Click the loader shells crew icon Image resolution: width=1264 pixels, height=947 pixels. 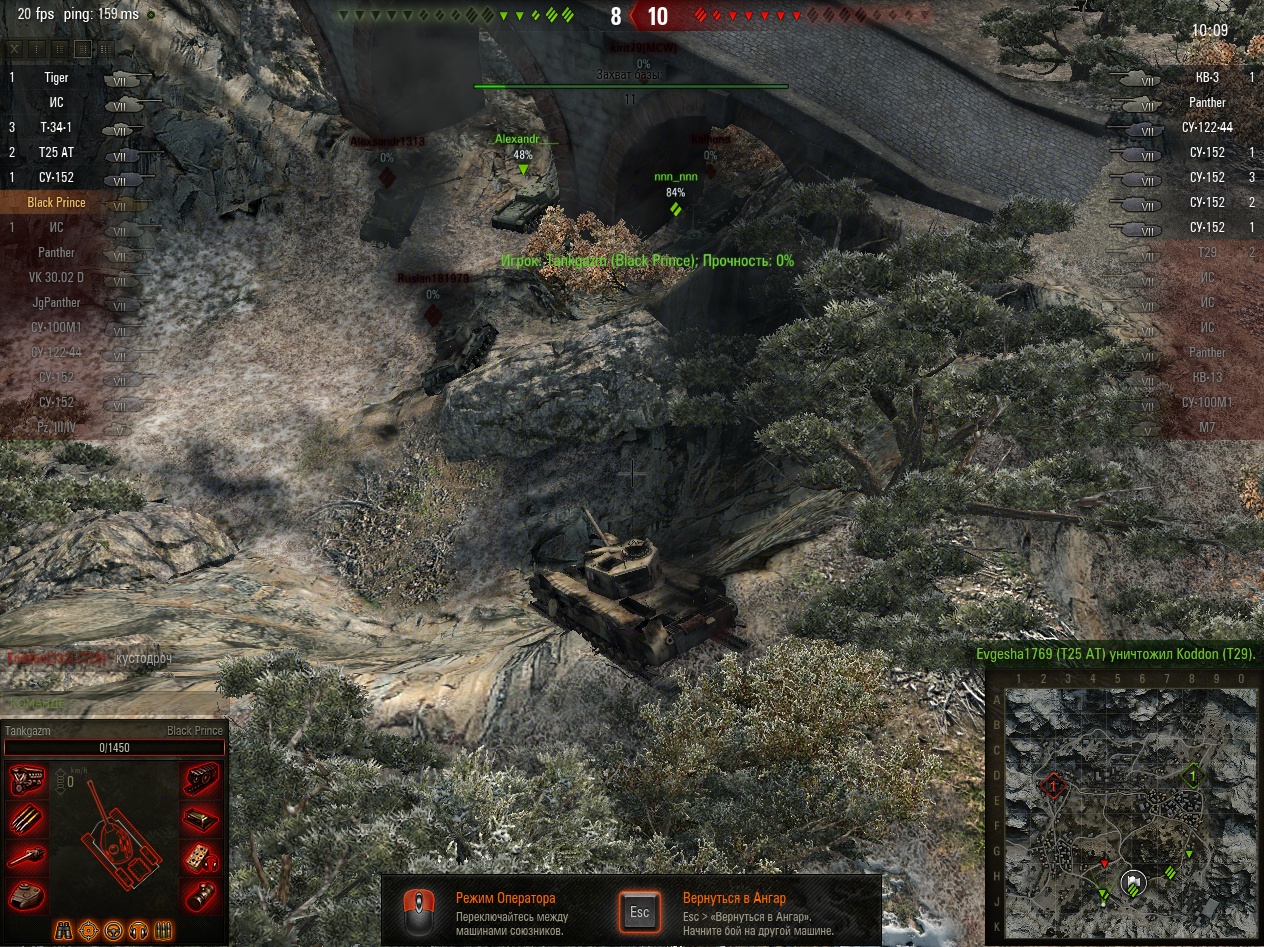[163, 930]
